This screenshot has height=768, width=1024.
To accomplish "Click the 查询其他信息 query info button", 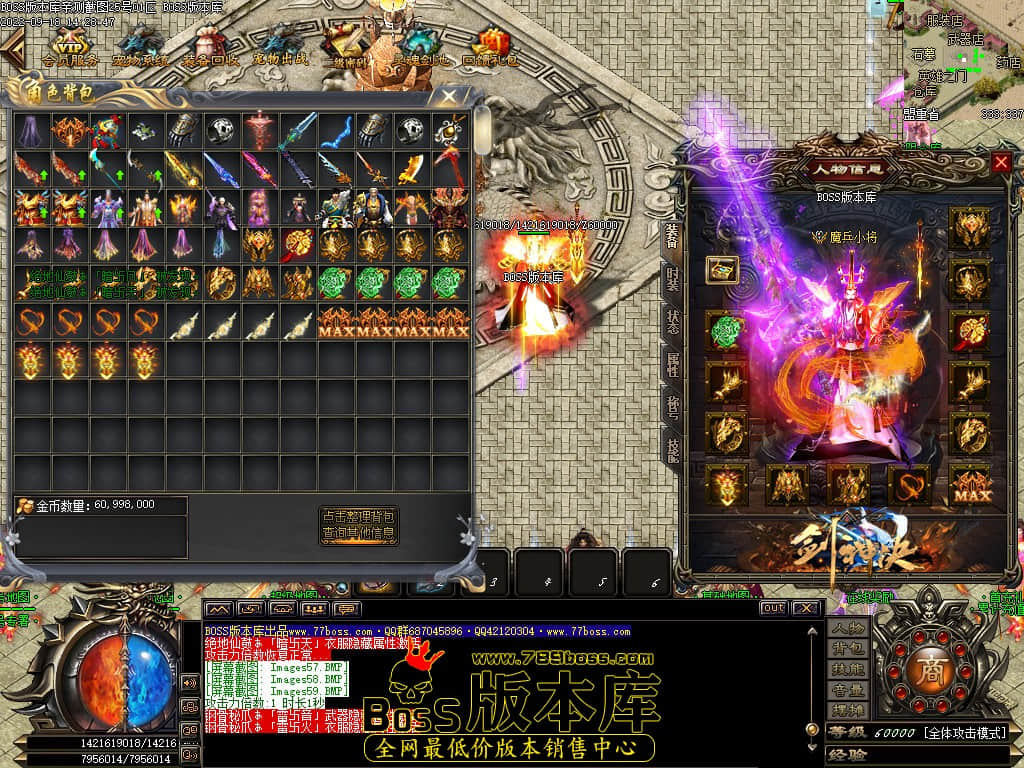I will (x=358, y=535).
